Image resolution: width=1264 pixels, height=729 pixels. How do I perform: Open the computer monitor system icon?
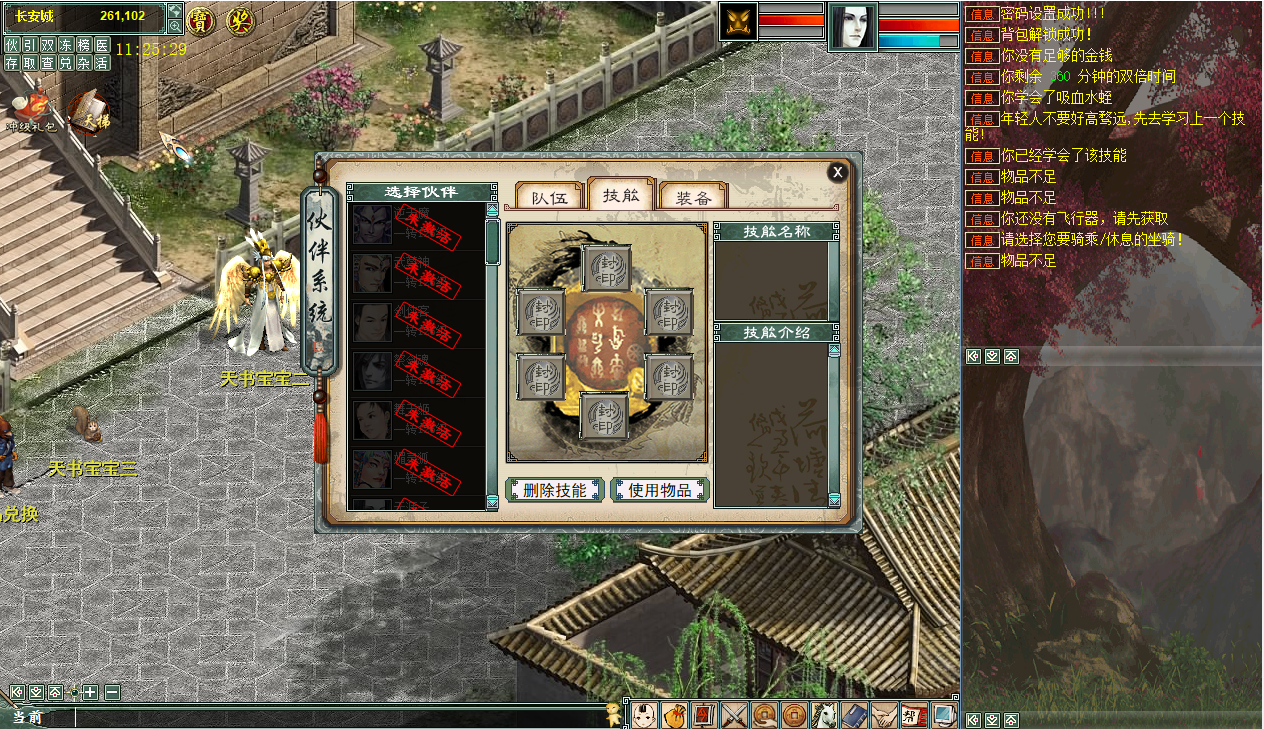coord(942,715)
